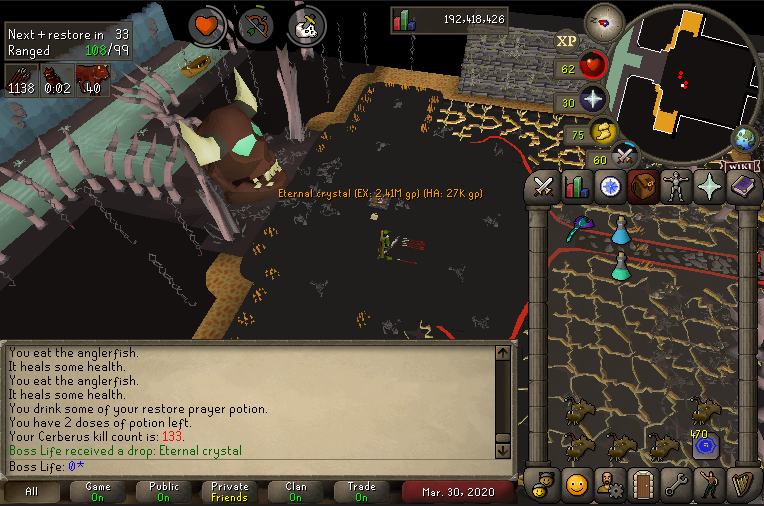Switch to the Magic spellbook tab
This screenshot has width=764, height=506.
(x=743, y=186)
